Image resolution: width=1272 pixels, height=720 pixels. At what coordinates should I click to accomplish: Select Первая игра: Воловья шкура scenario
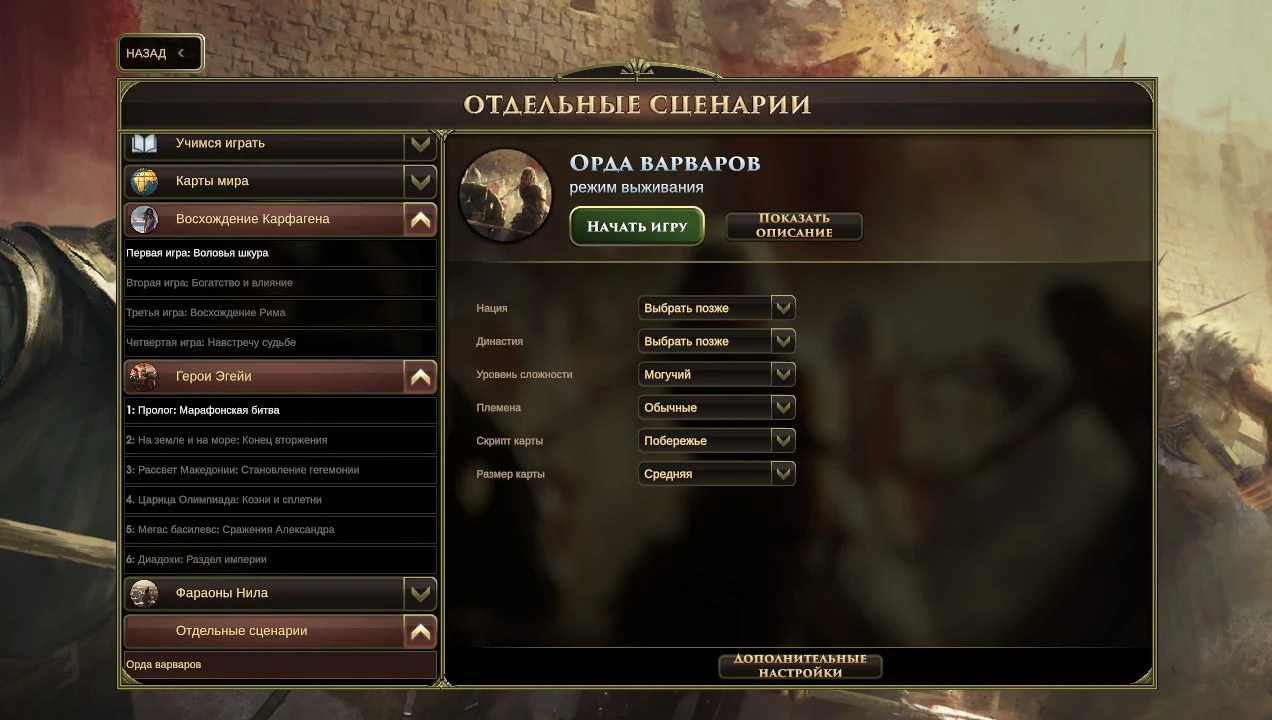(280, 253)
